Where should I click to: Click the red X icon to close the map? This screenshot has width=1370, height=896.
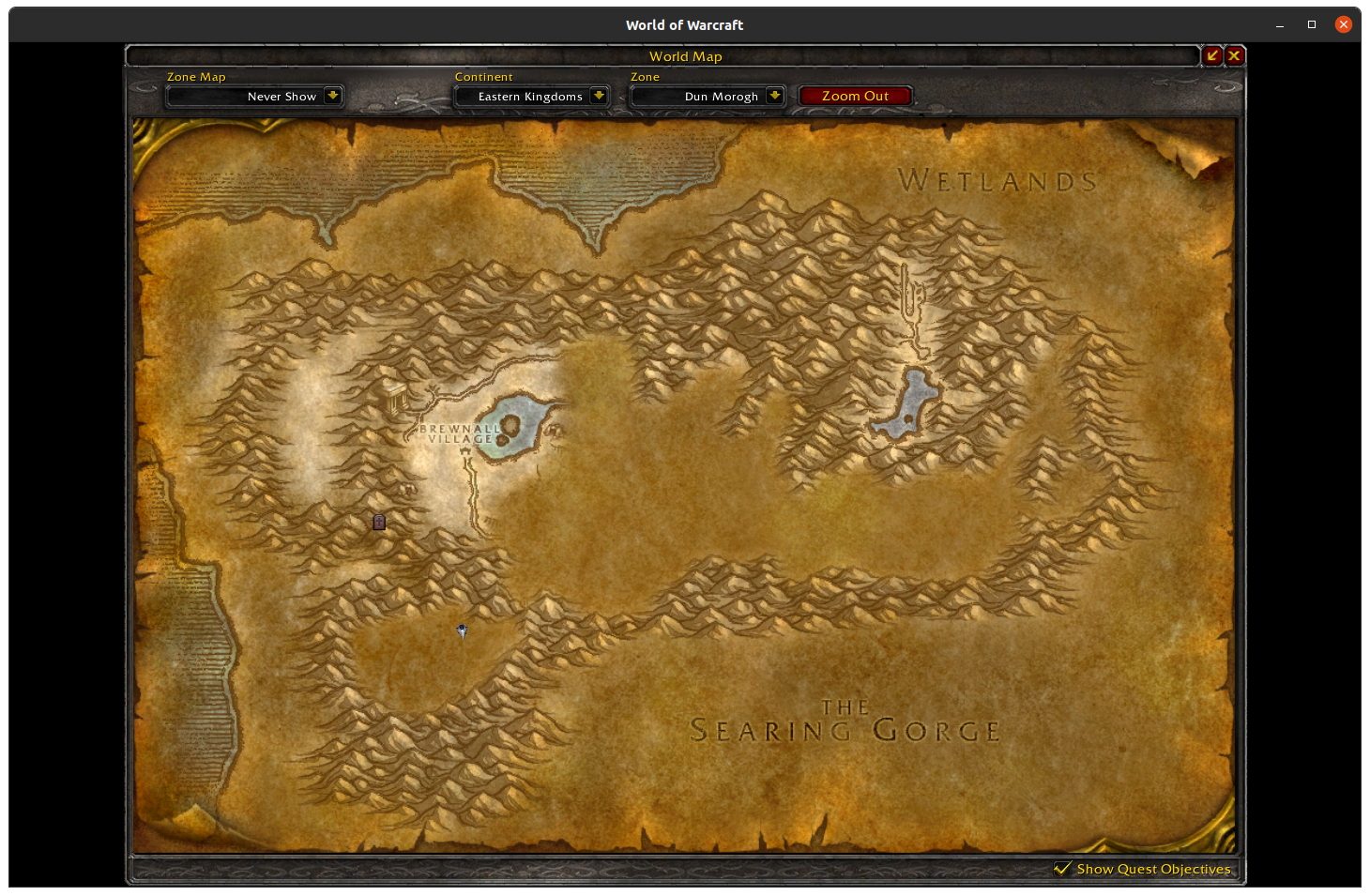(x=1234, y=55)
